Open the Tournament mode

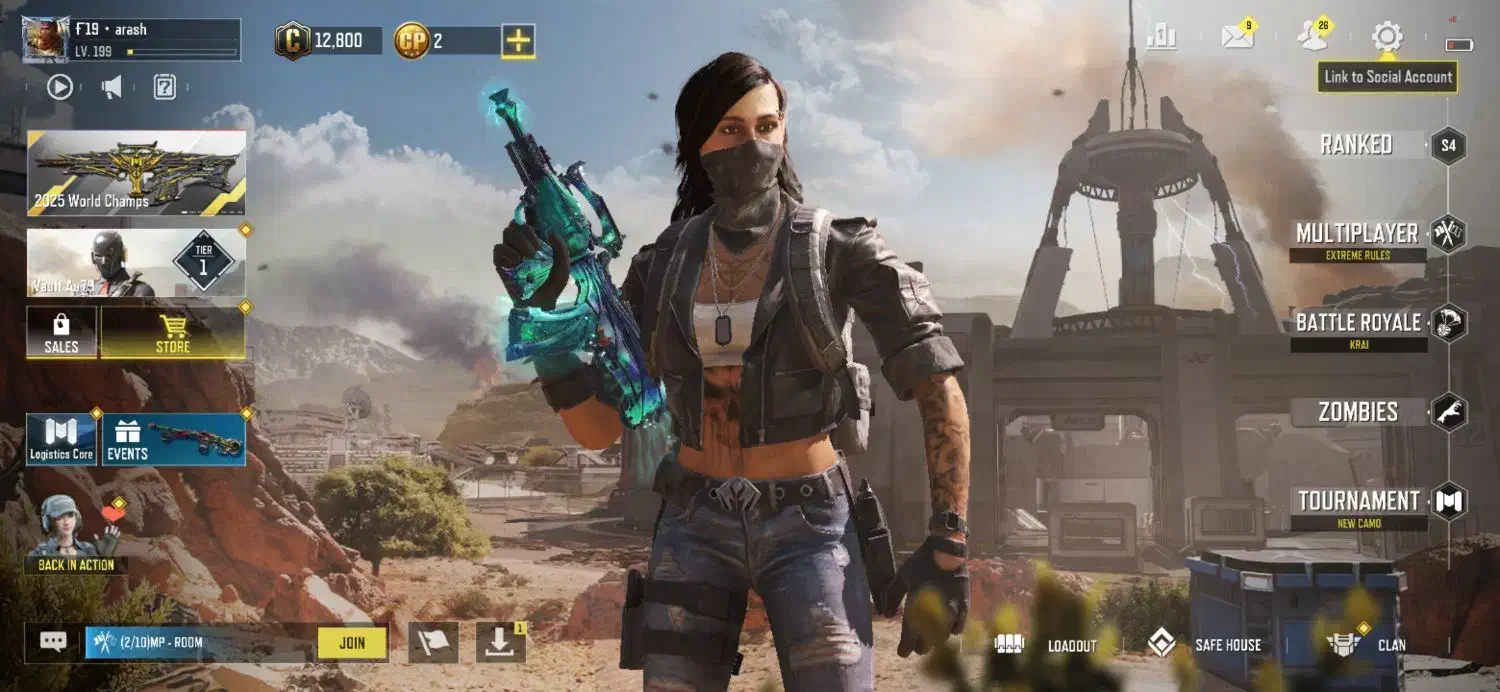(x=1359, y=501)
